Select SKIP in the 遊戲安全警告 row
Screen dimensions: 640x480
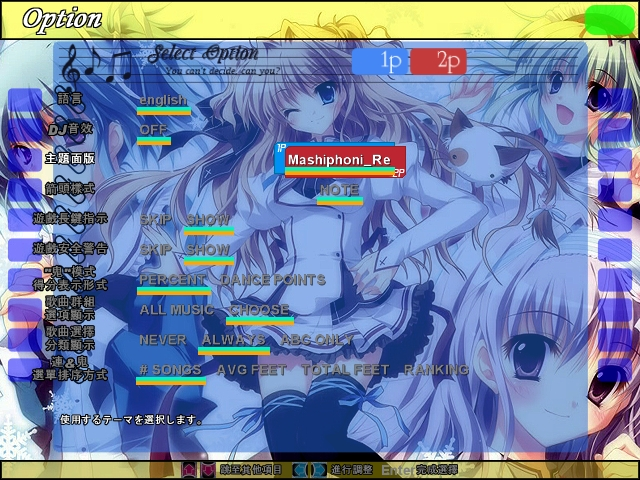tap(155, 249)
